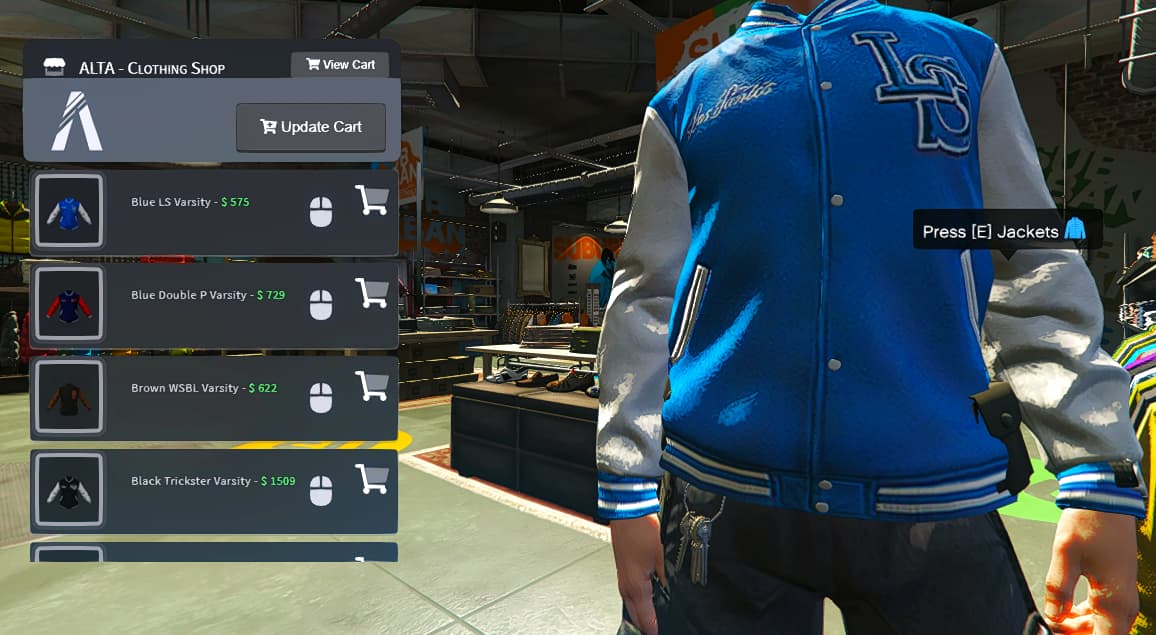The width and height of the screenshot is (1156, 635).
Task: Choose the Brown WSBL Varsity thumbnail
Action: click(69, 397)
